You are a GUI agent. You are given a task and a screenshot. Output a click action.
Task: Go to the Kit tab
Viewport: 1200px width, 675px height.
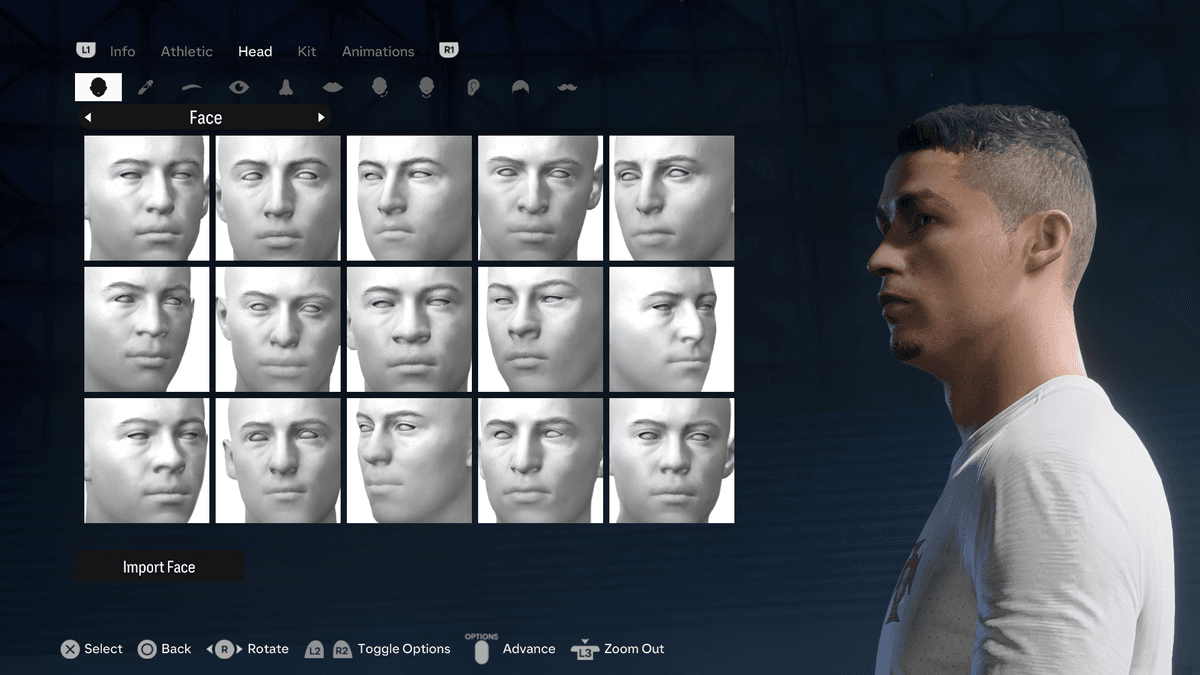click(x=307, y=51)
